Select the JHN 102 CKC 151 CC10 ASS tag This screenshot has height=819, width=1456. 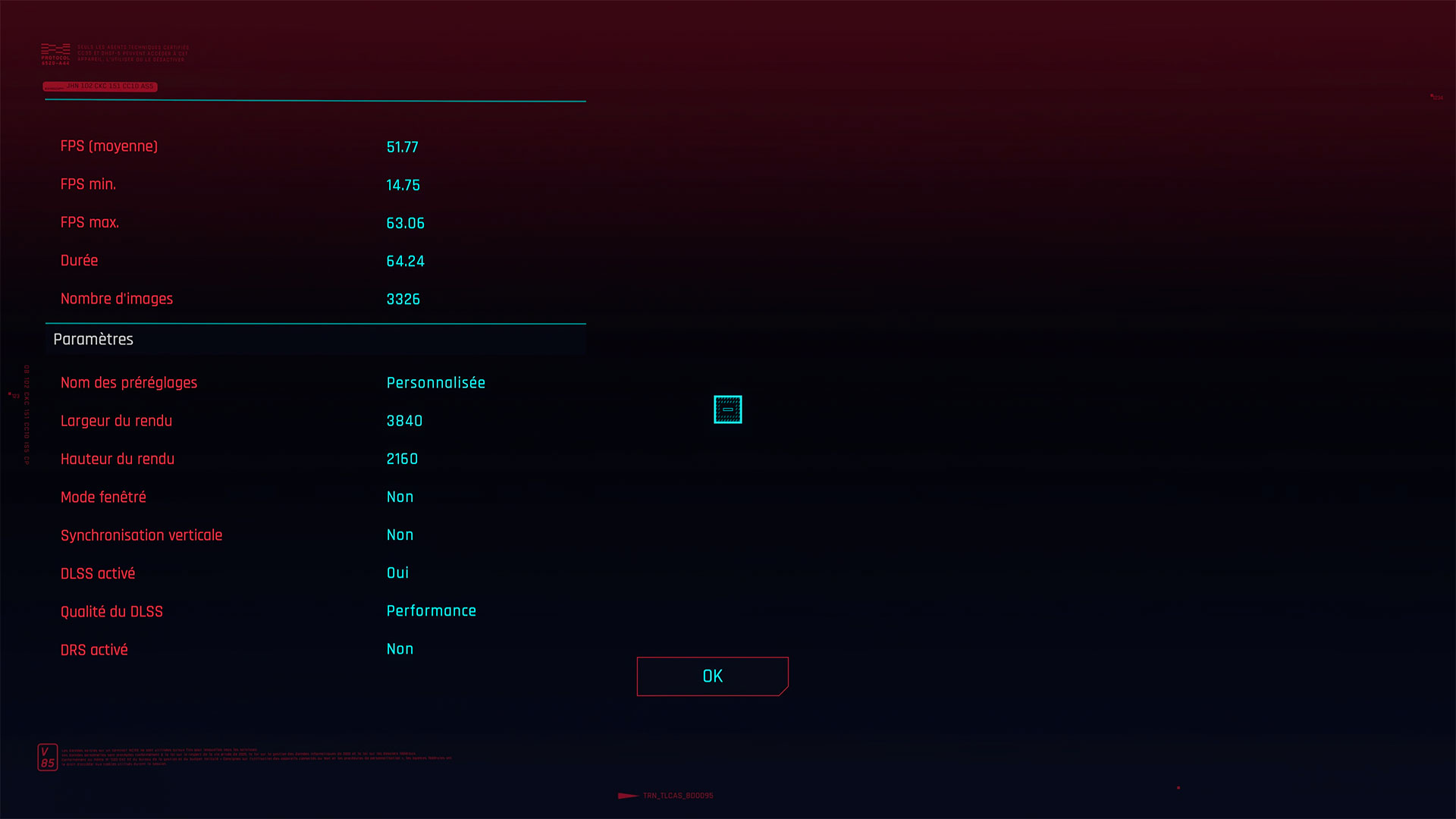[x=100, y=86]
